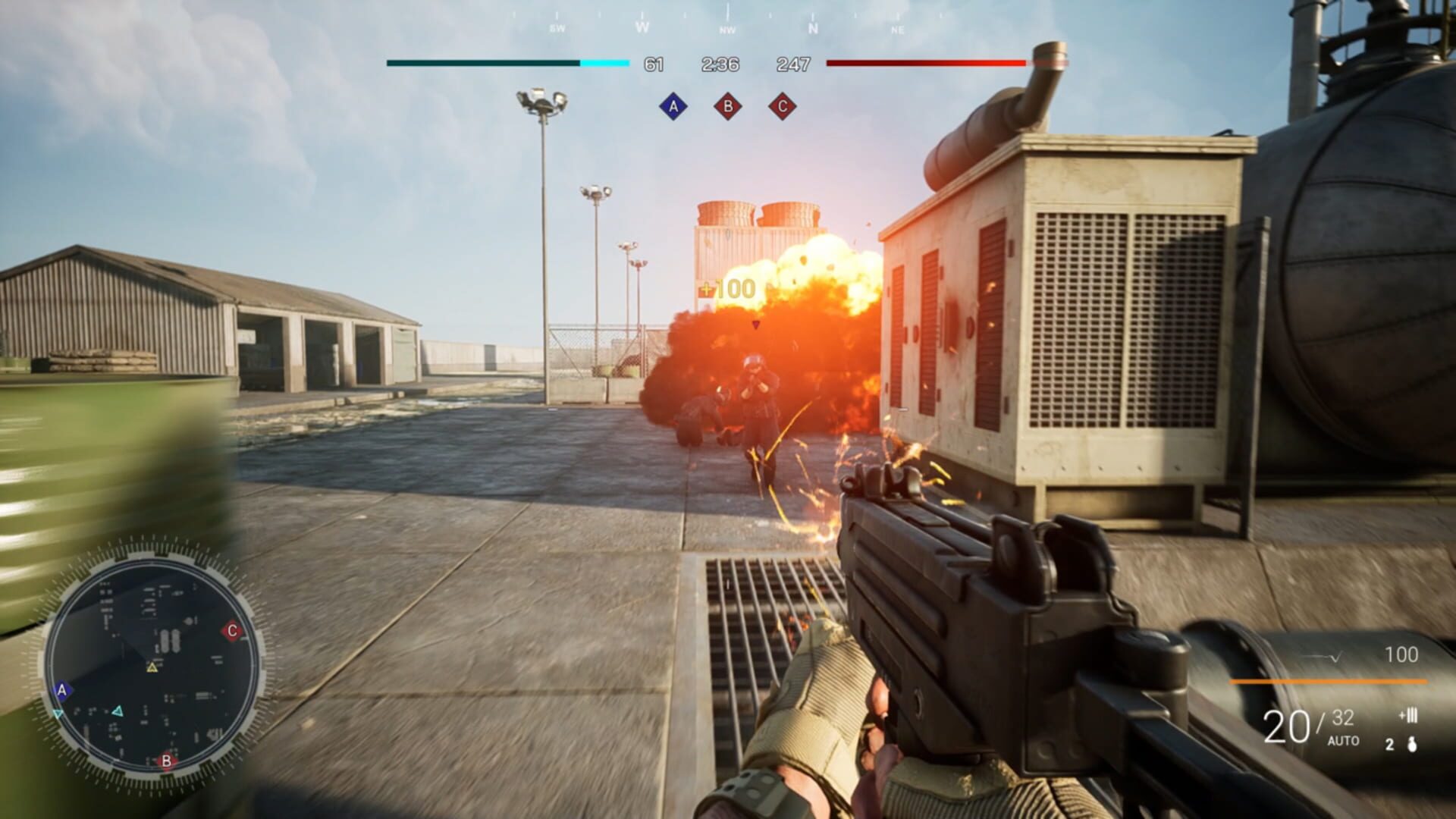
Task: Click objective A marker inside the minimap
Action: pos(62,690)
